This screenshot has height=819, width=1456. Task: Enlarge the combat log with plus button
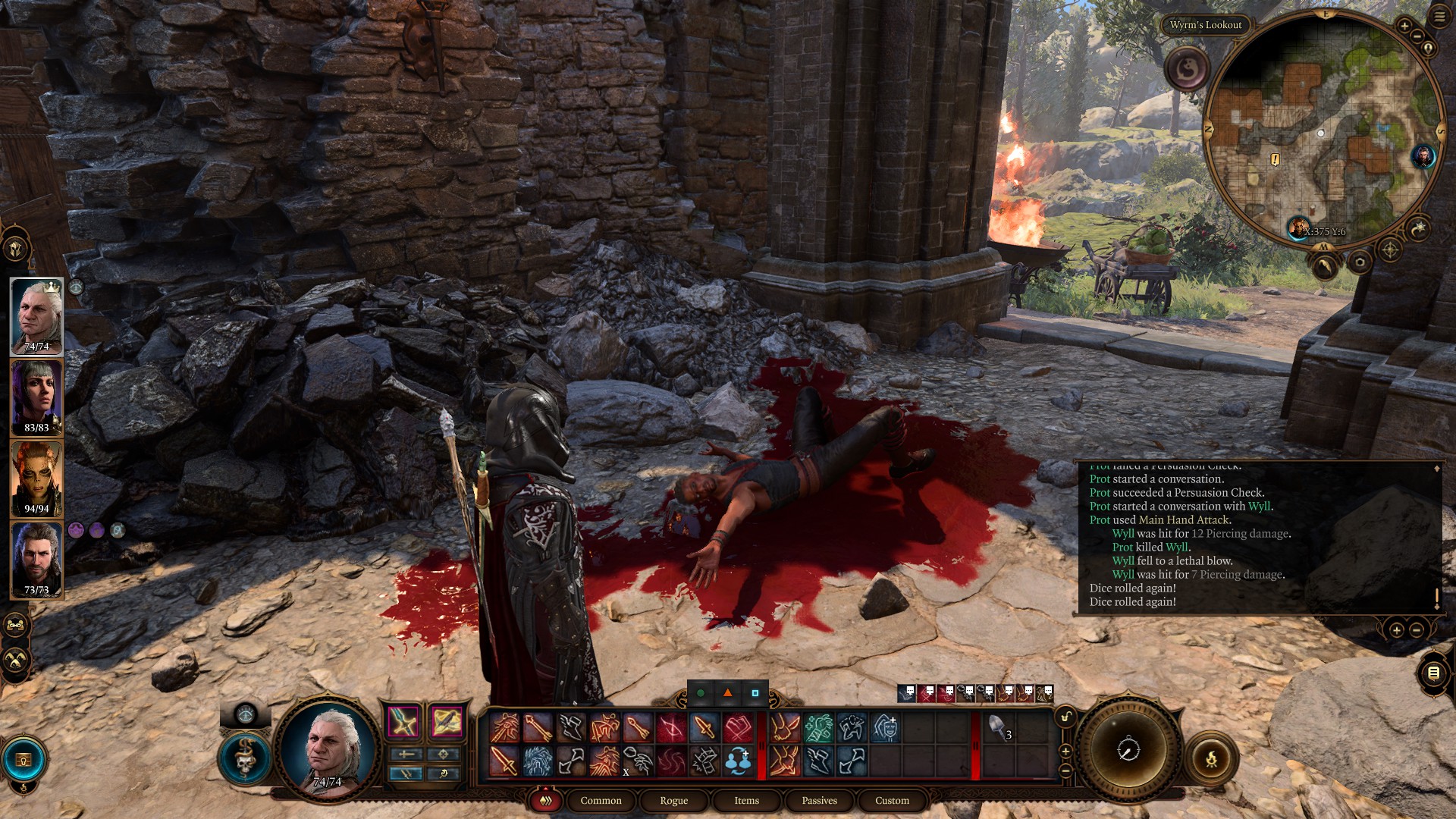(1396, 629)
